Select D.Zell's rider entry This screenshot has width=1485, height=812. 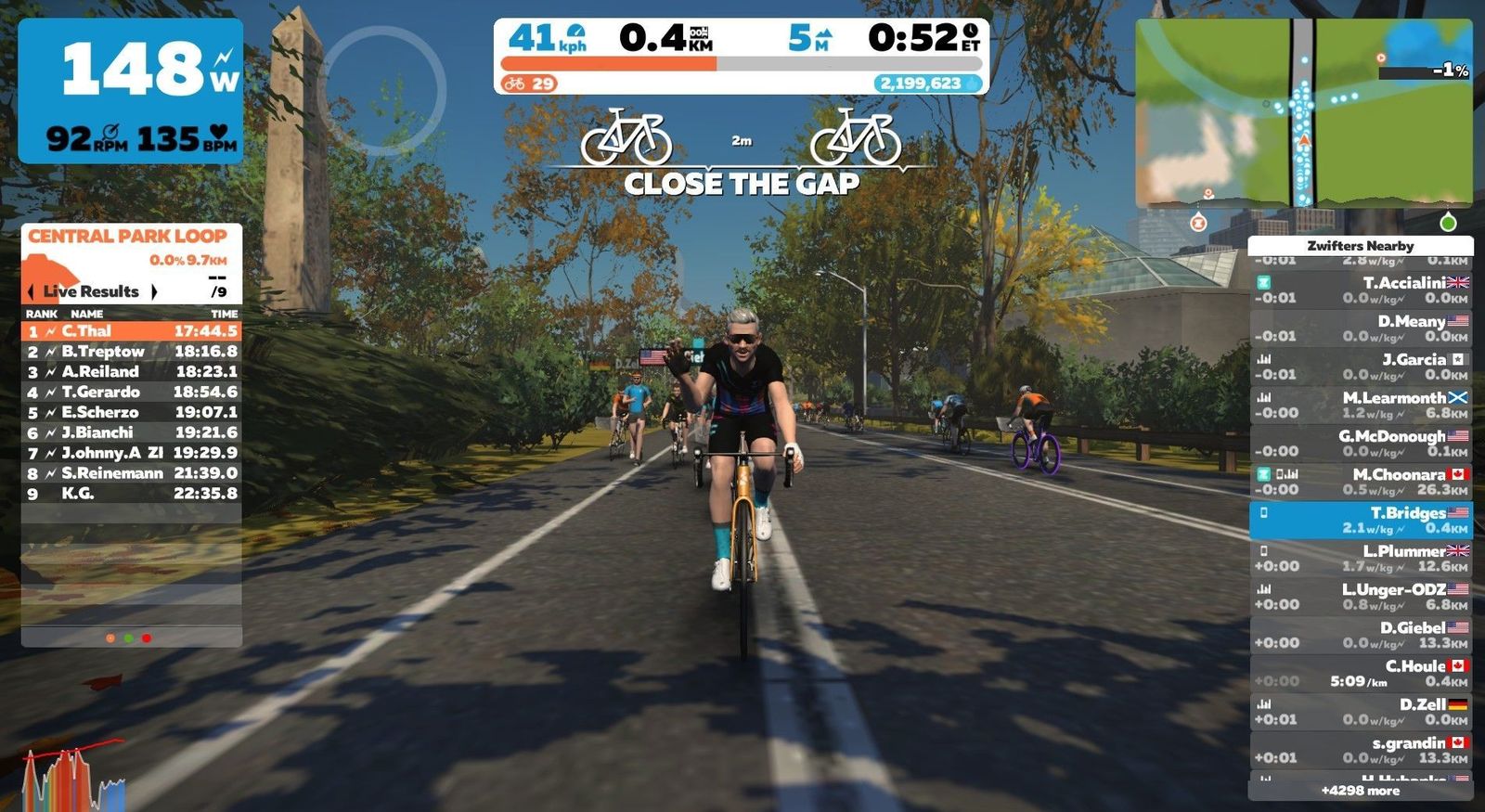click(x=1360, y=712)
